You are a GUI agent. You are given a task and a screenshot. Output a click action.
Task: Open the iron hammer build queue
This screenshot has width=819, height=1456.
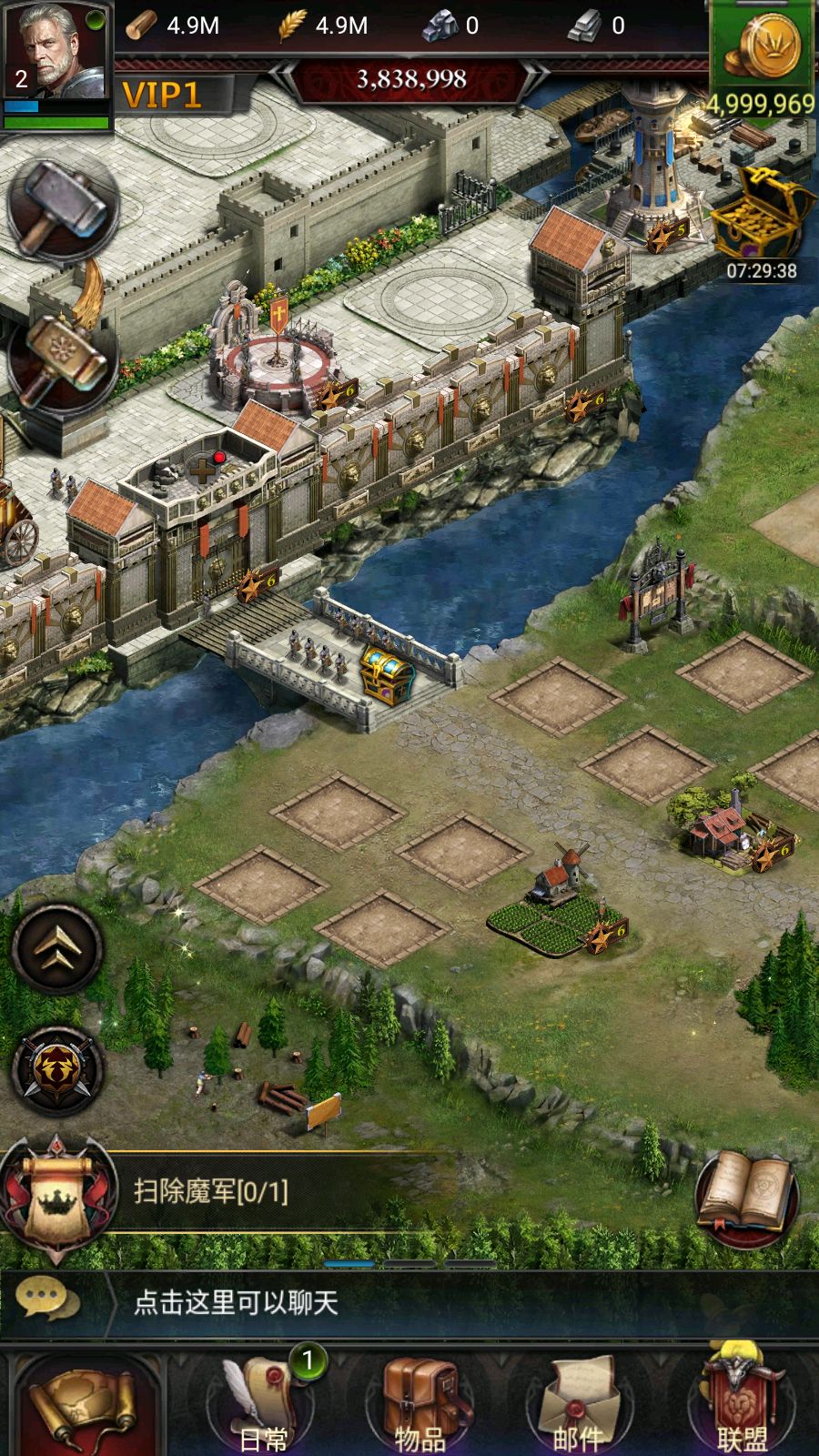pos(62,209)
